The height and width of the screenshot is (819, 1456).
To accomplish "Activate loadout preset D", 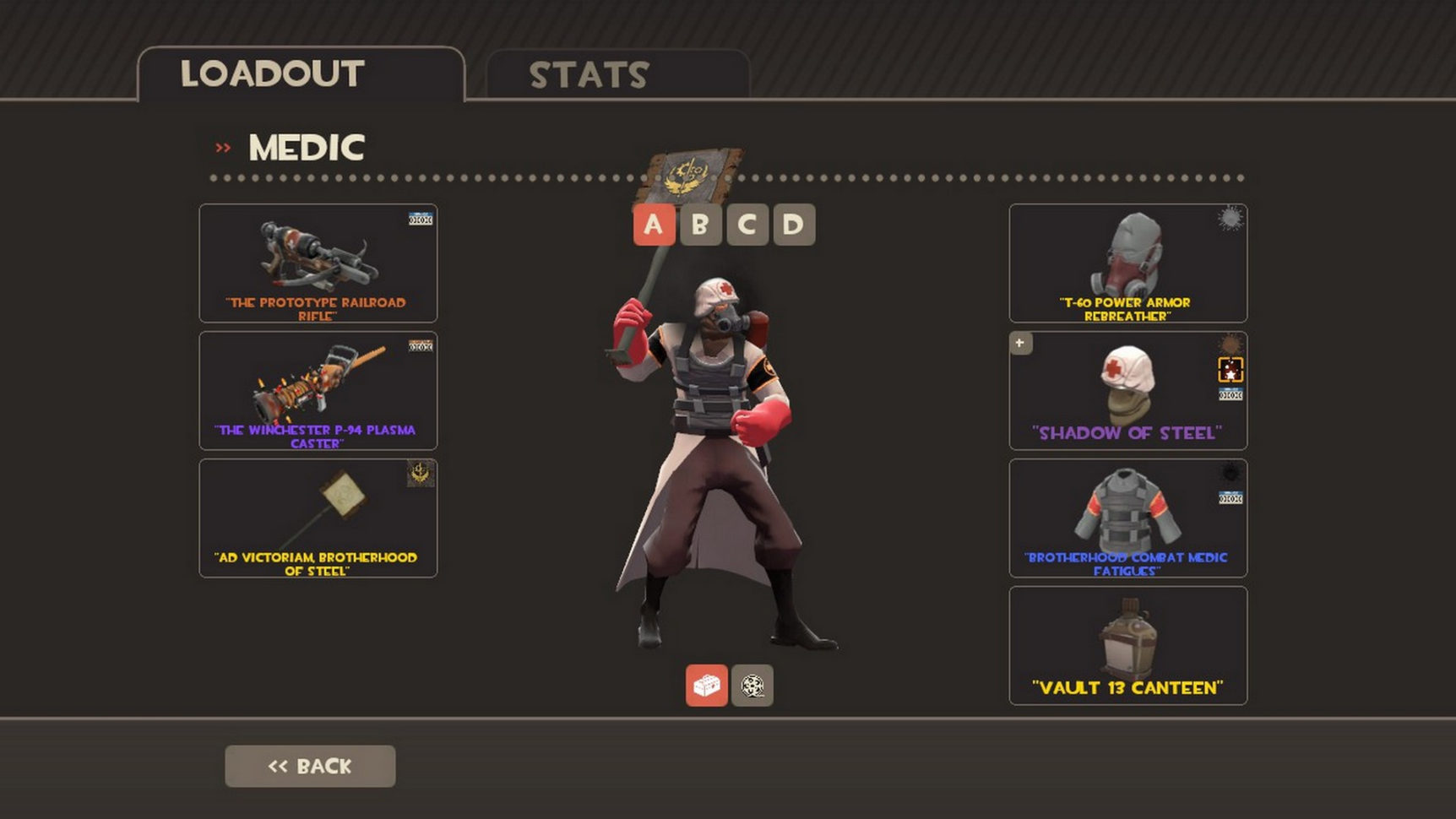I will (x=793, y=225).
